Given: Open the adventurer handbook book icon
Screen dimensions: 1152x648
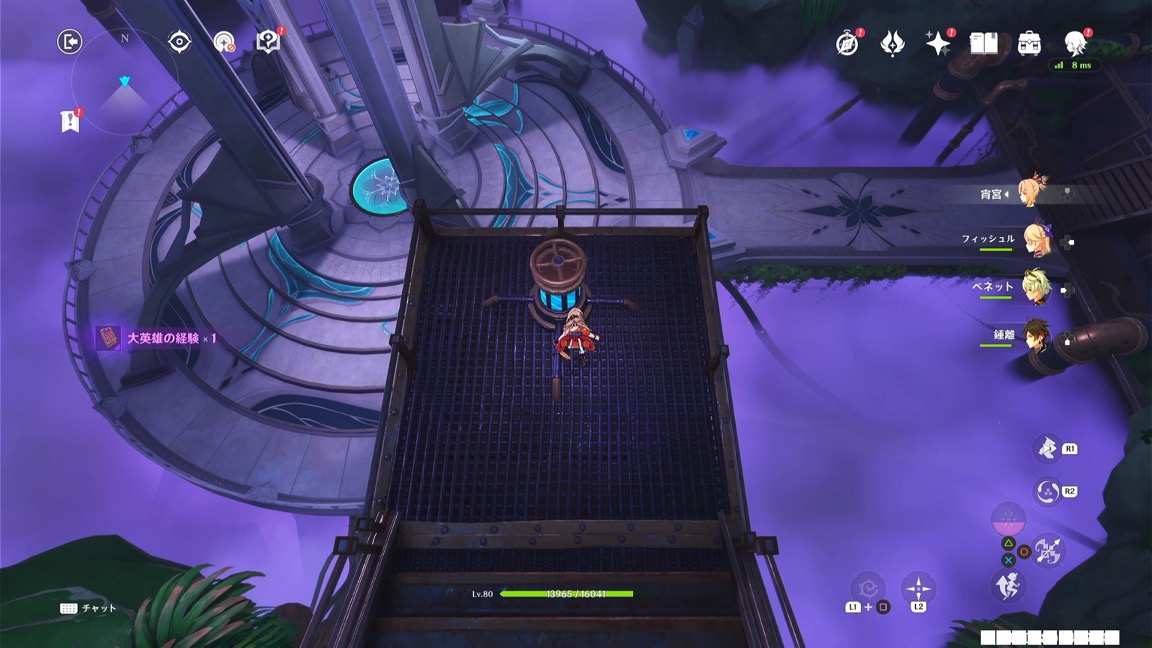Looking at the screenshot, I should click(984, 43).
